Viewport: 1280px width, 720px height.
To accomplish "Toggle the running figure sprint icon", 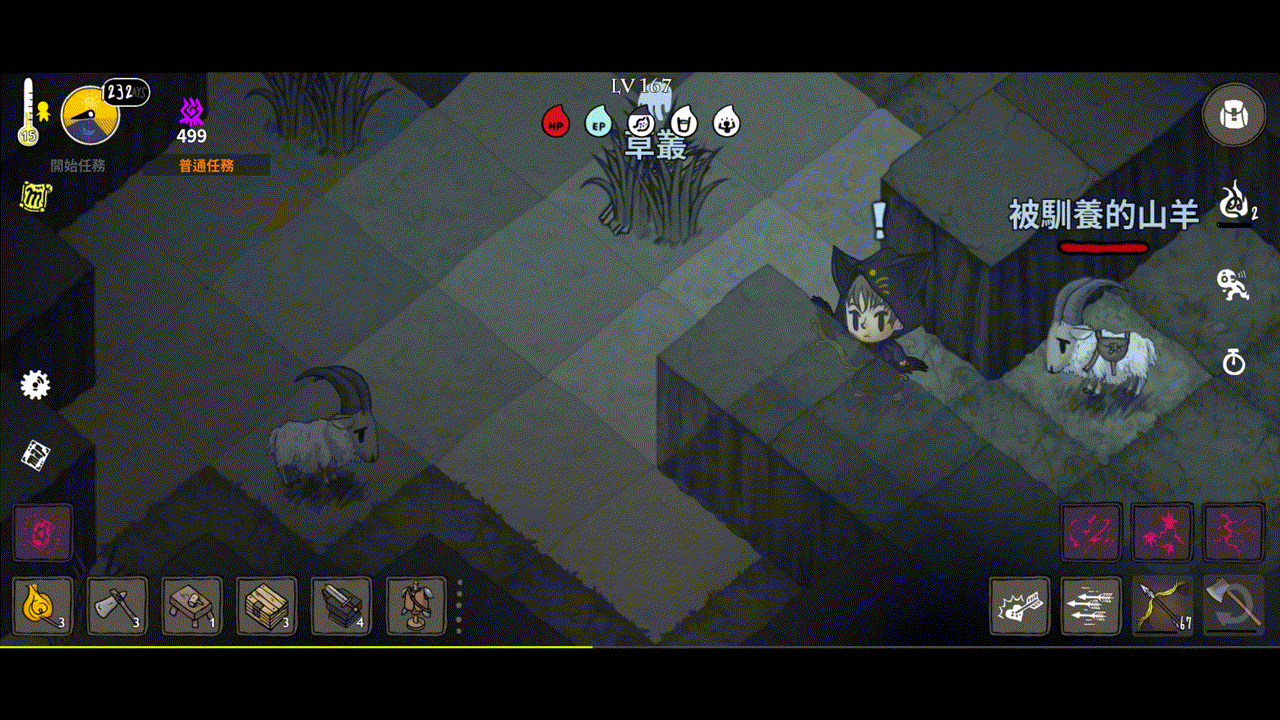I will (x=1234, y=284).
